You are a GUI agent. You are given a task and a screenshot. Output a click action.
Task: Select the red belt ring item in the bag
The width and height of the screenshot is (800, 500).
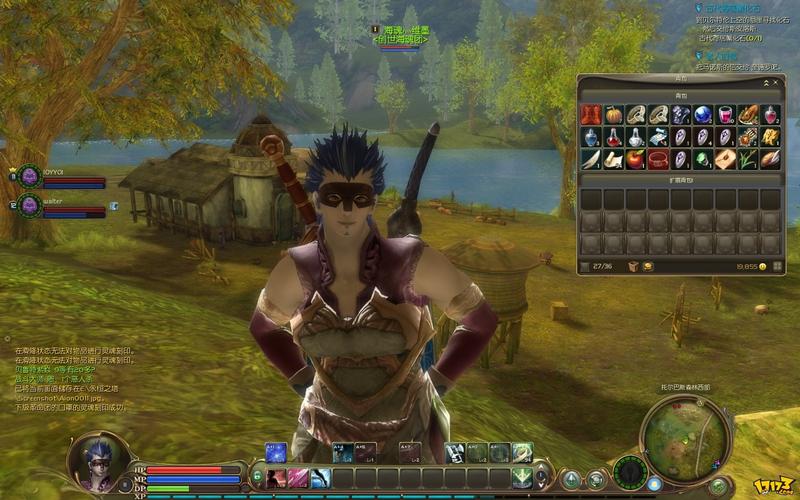pos(658,159)
